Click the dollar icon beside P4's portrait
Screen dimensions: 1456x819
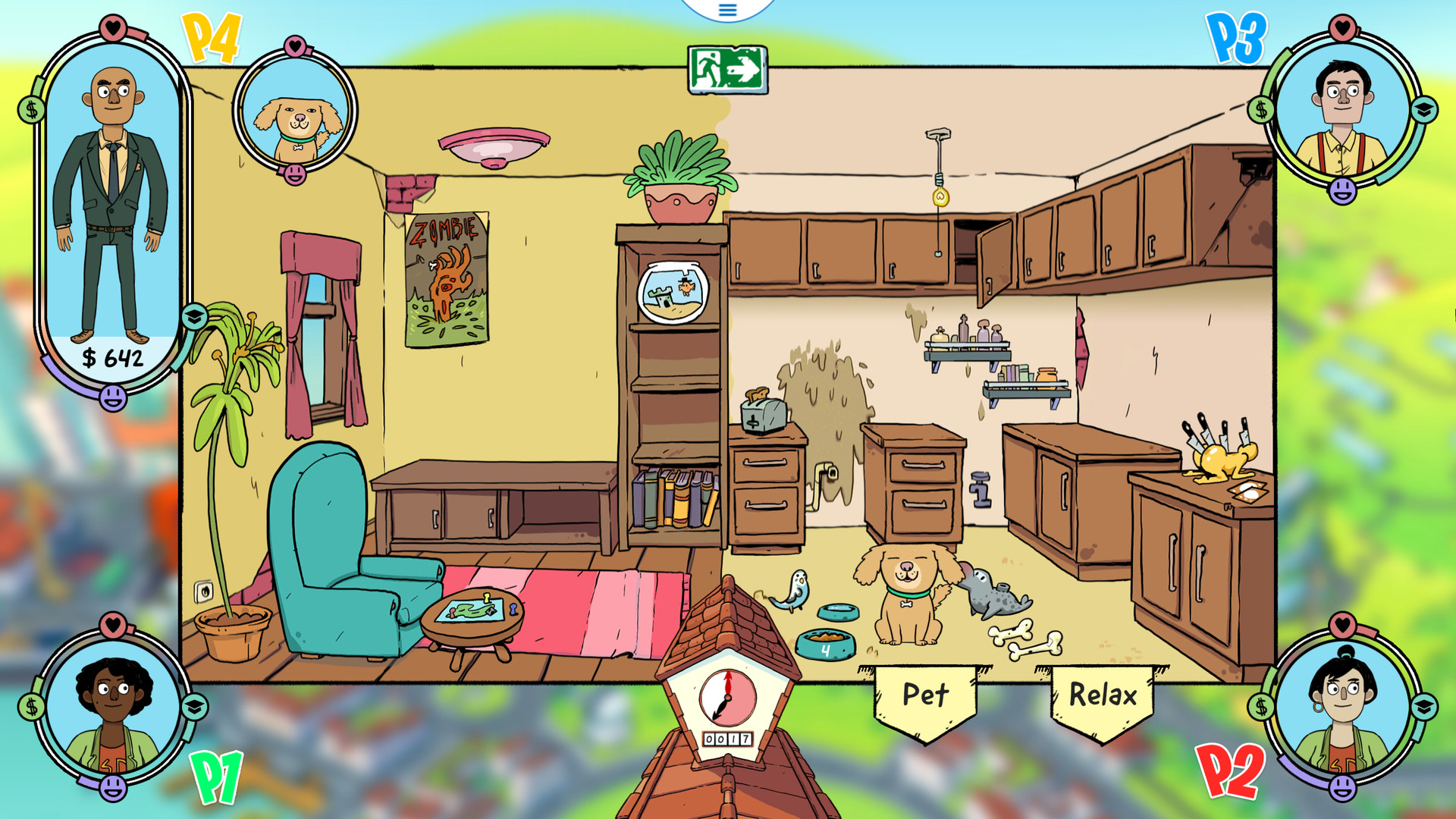[31, 108]
